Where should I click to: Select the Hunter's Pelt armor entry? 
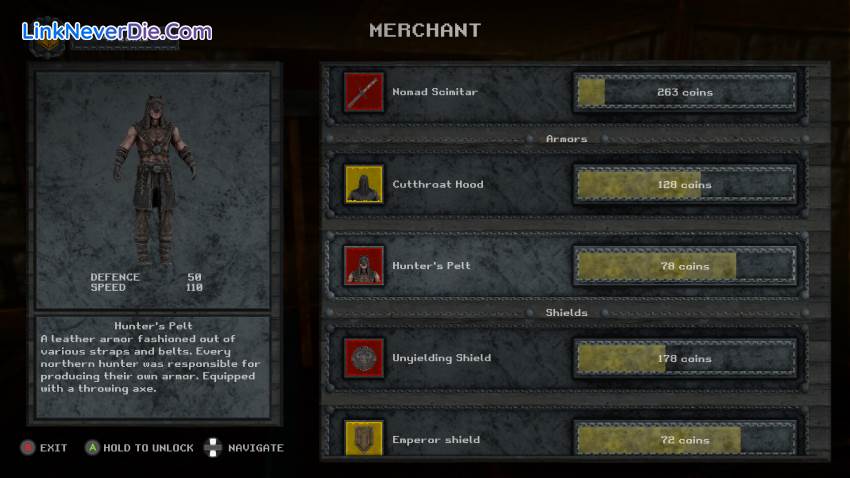click(431, 267)
